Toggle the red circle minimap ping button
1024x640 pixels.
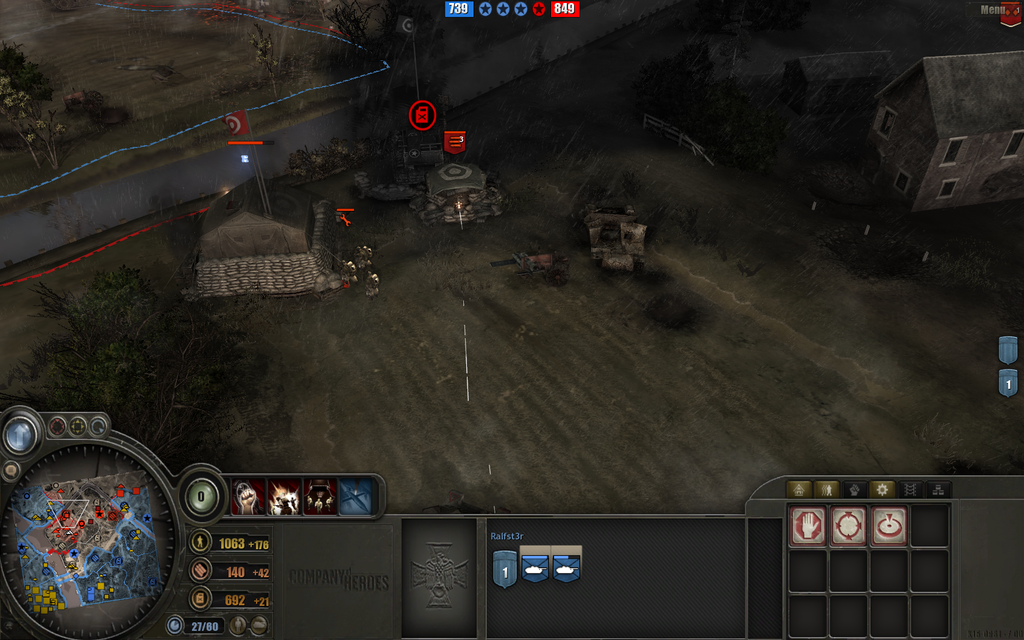pos(58,426)
